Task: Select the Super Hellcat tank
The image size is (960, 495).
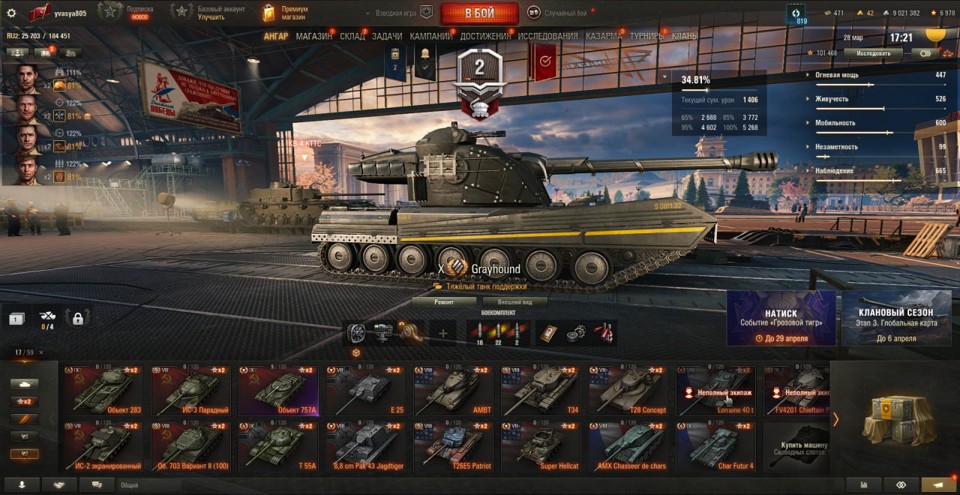Action: [x=541, y=445]
